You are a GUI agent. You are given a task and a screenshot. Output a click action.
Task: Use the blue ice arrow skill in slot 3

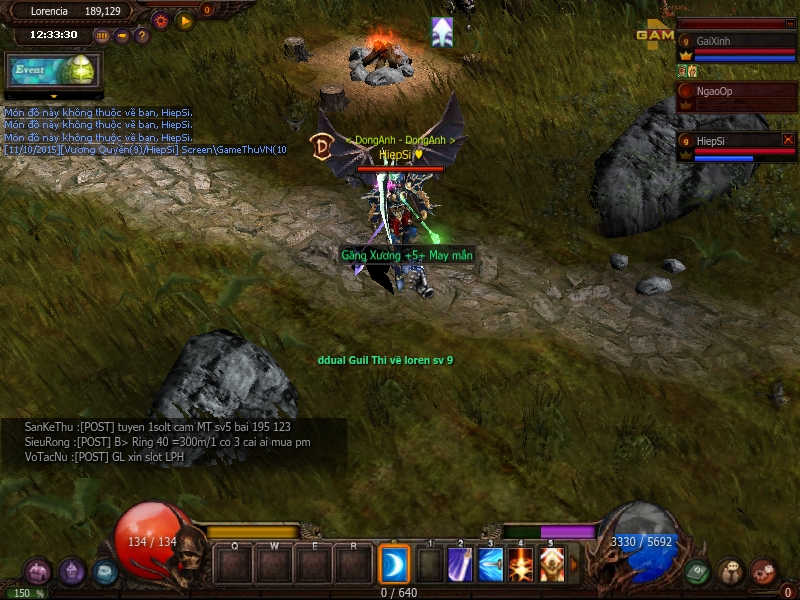click(x=490, y=564)
